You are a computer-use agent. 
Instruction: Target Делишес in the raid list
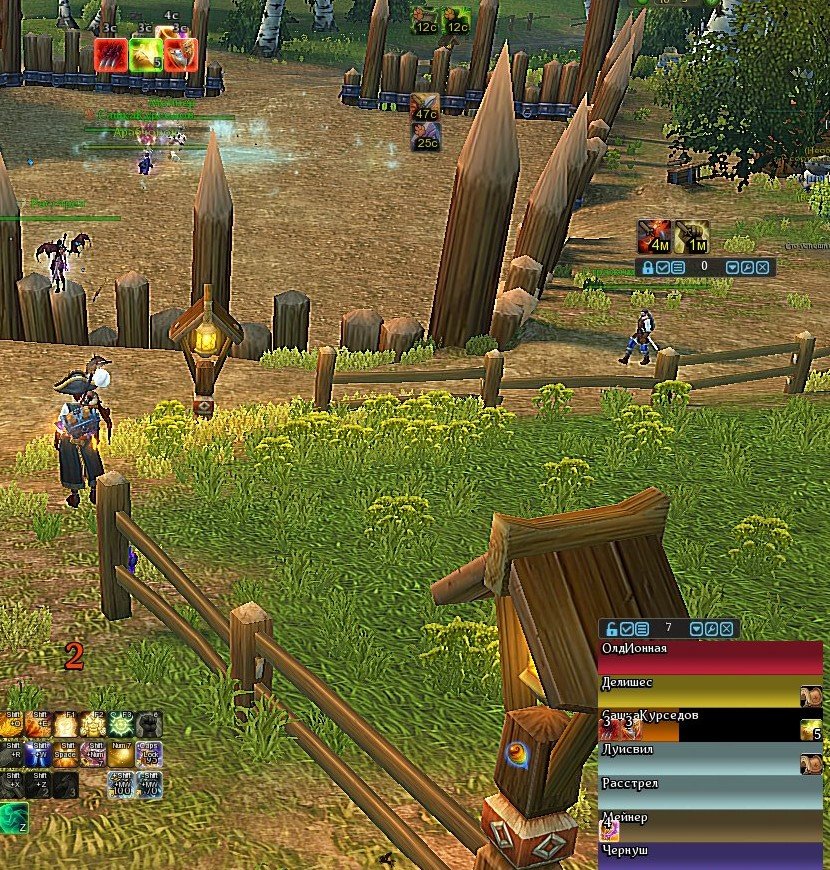pos(700,690)
